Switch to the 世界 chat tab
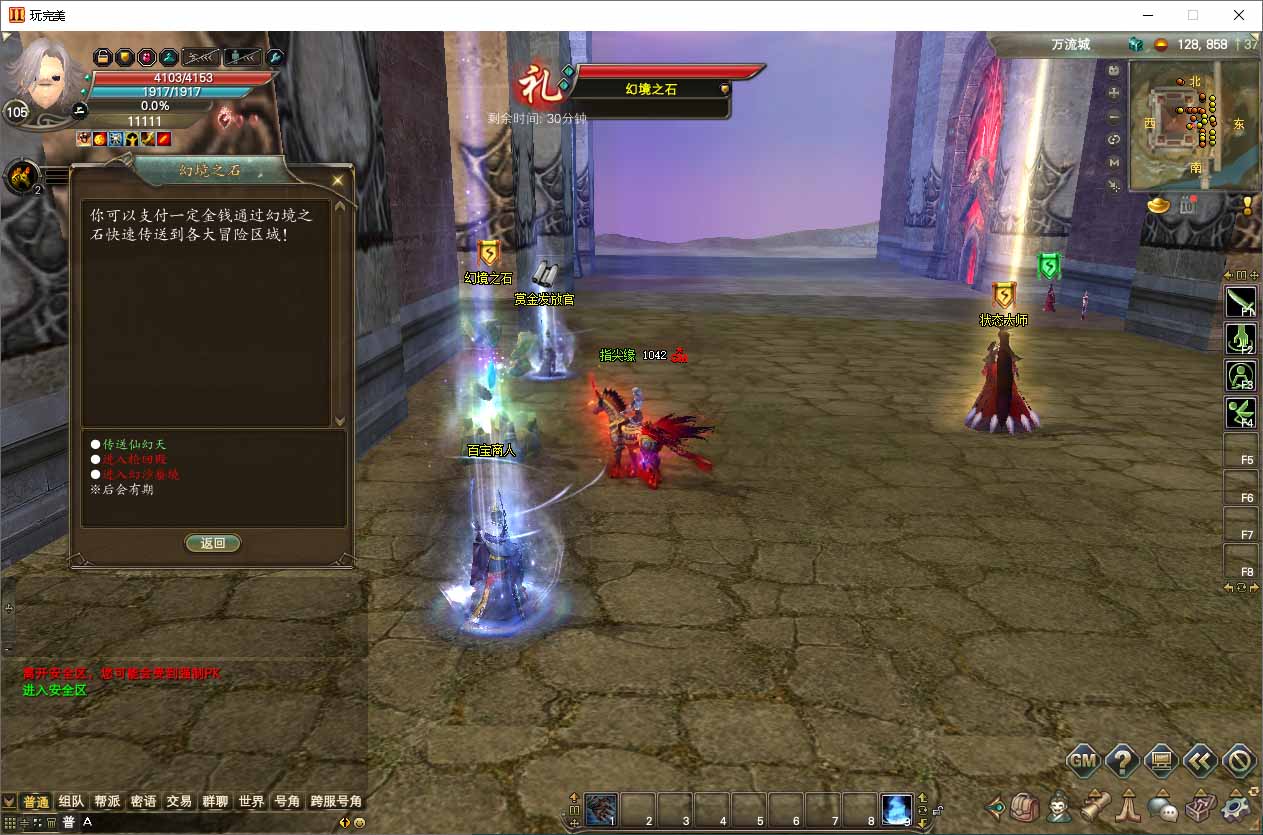The width and height of the screenshot is (1263, 835). 251,801
